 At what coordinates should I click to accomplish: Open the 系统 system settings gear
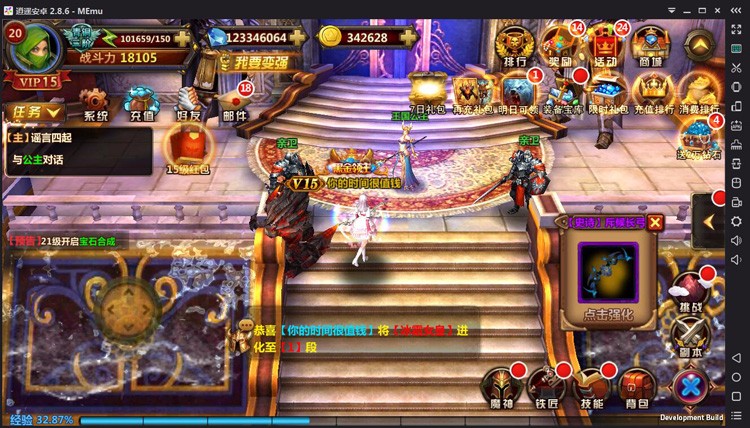(95, 101)
